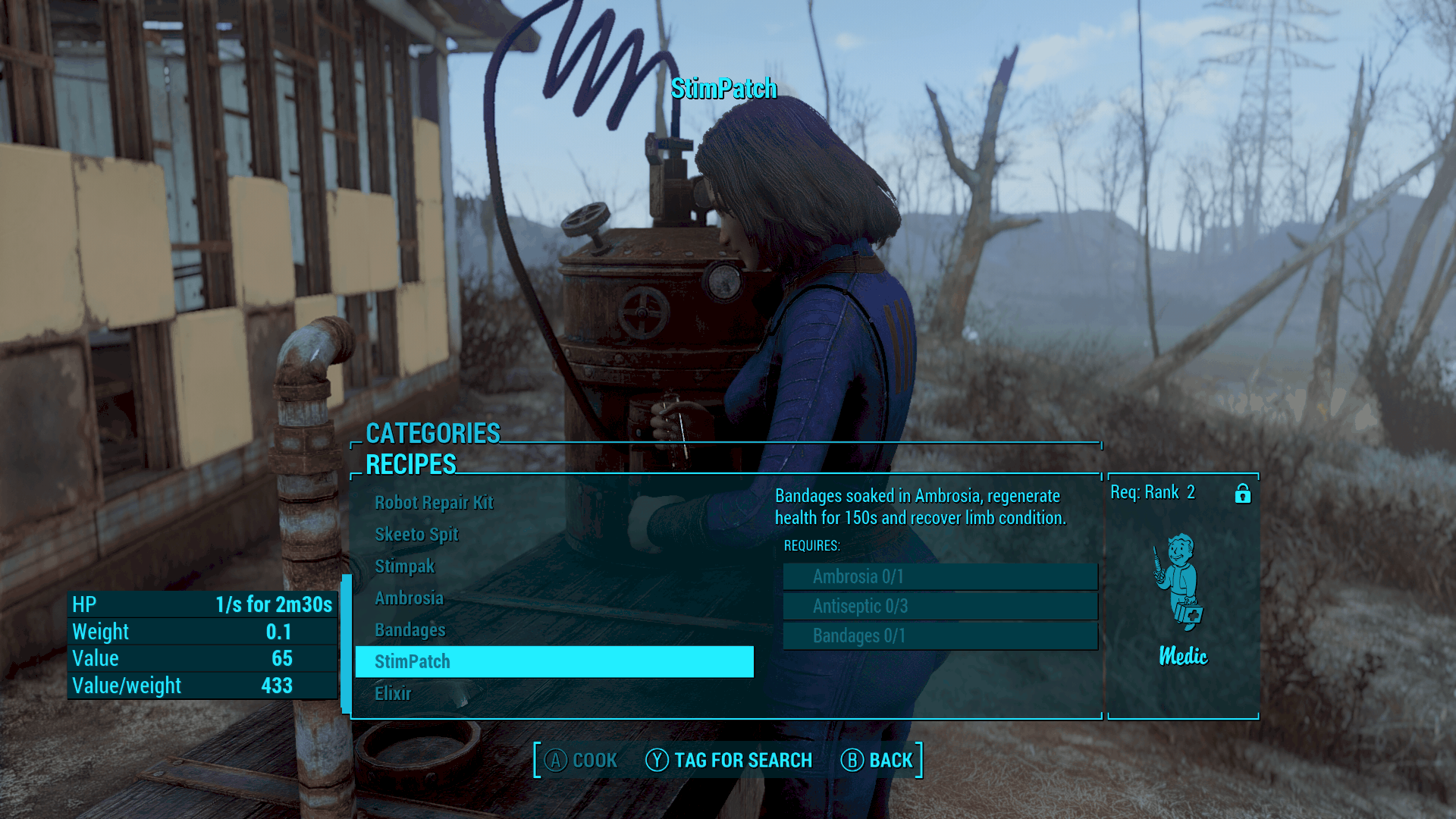Open the CATEGORIES header
Screen dimensions: 1456x819
tap(433, 433)
